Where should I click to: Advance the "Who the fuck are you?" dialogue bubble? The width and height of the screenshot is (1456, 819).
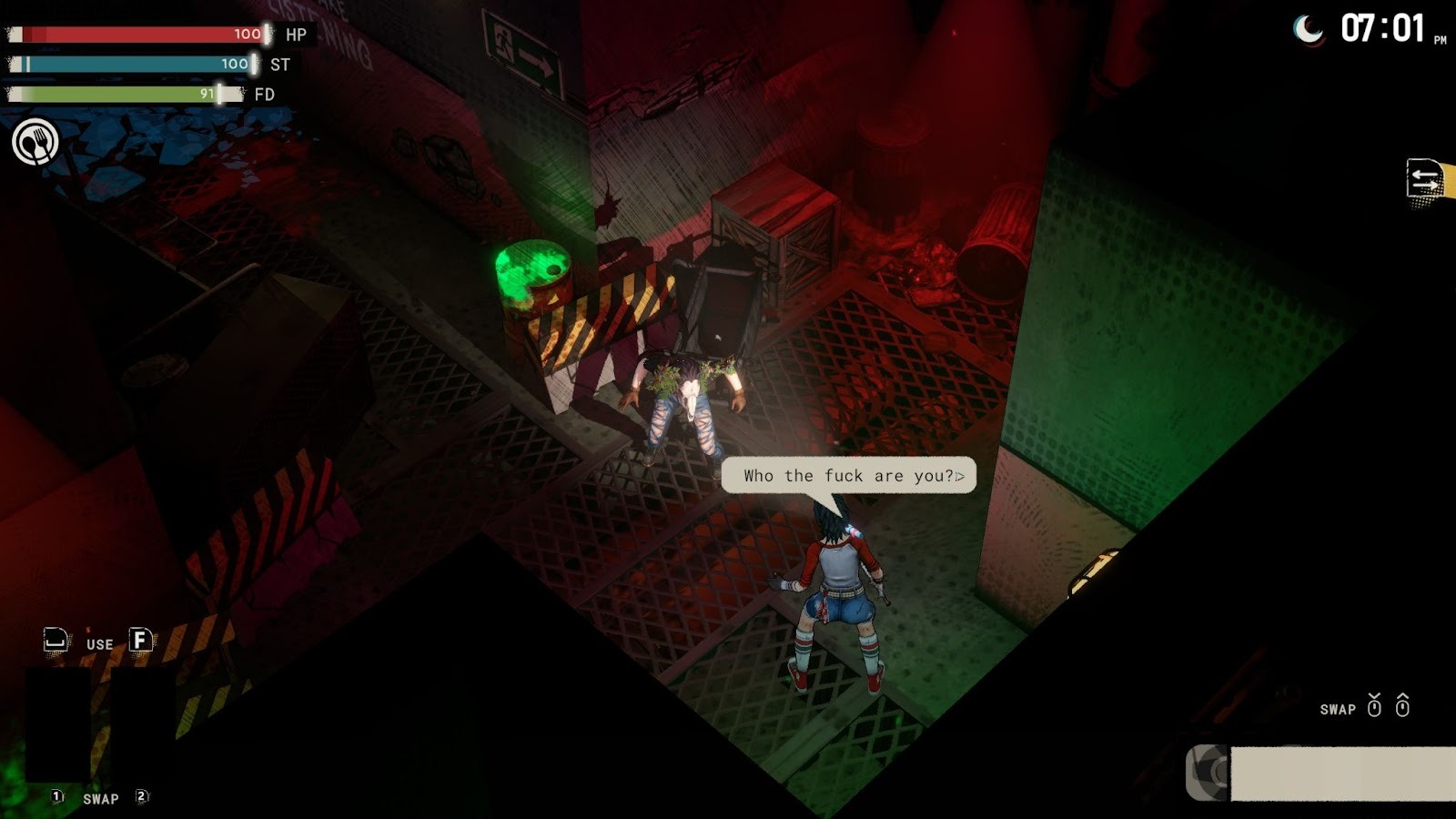click(959, 476)
